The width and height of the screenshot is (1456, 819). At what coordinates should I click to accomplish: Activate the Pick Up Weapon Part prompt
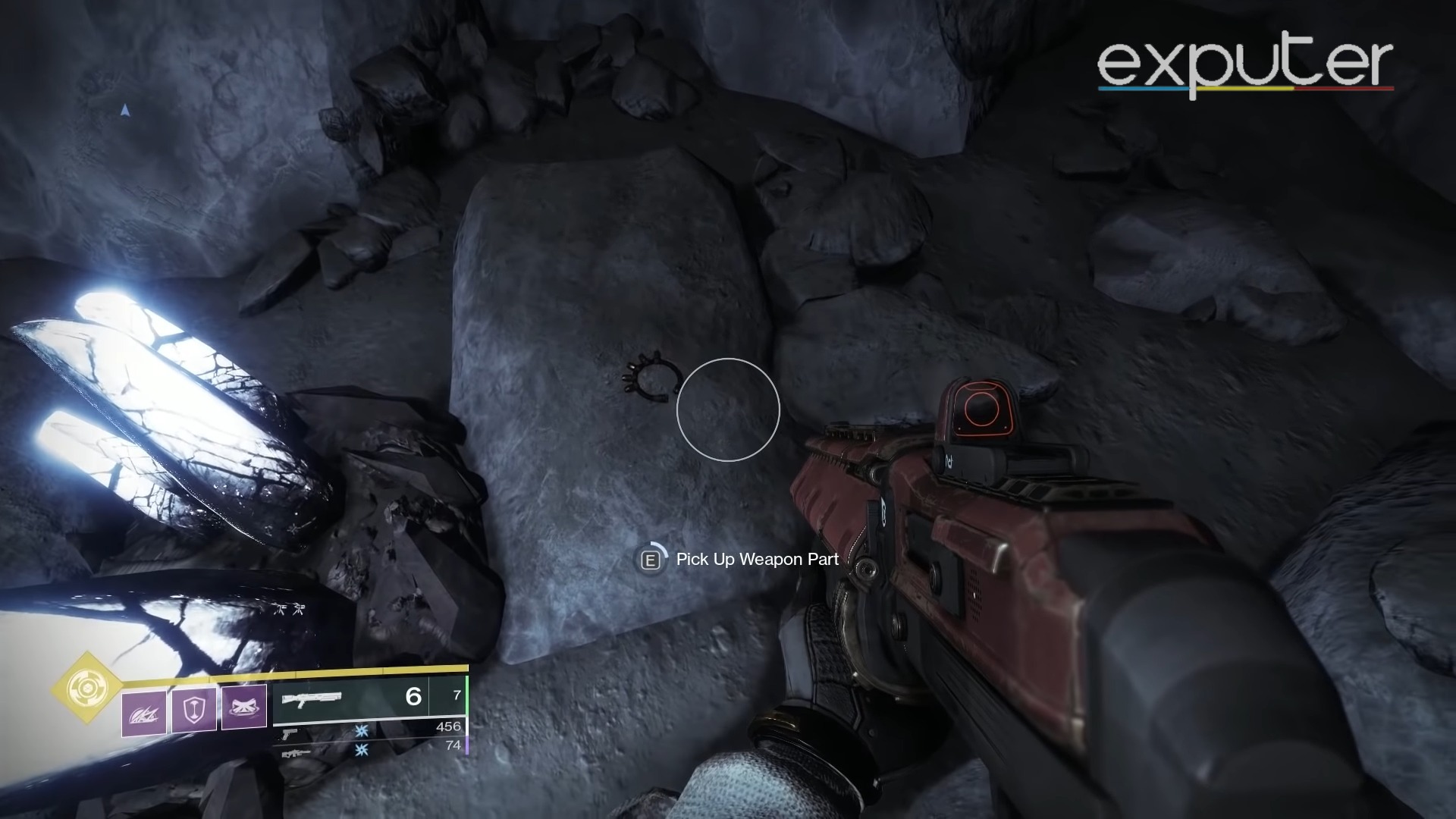click(755, 560)
